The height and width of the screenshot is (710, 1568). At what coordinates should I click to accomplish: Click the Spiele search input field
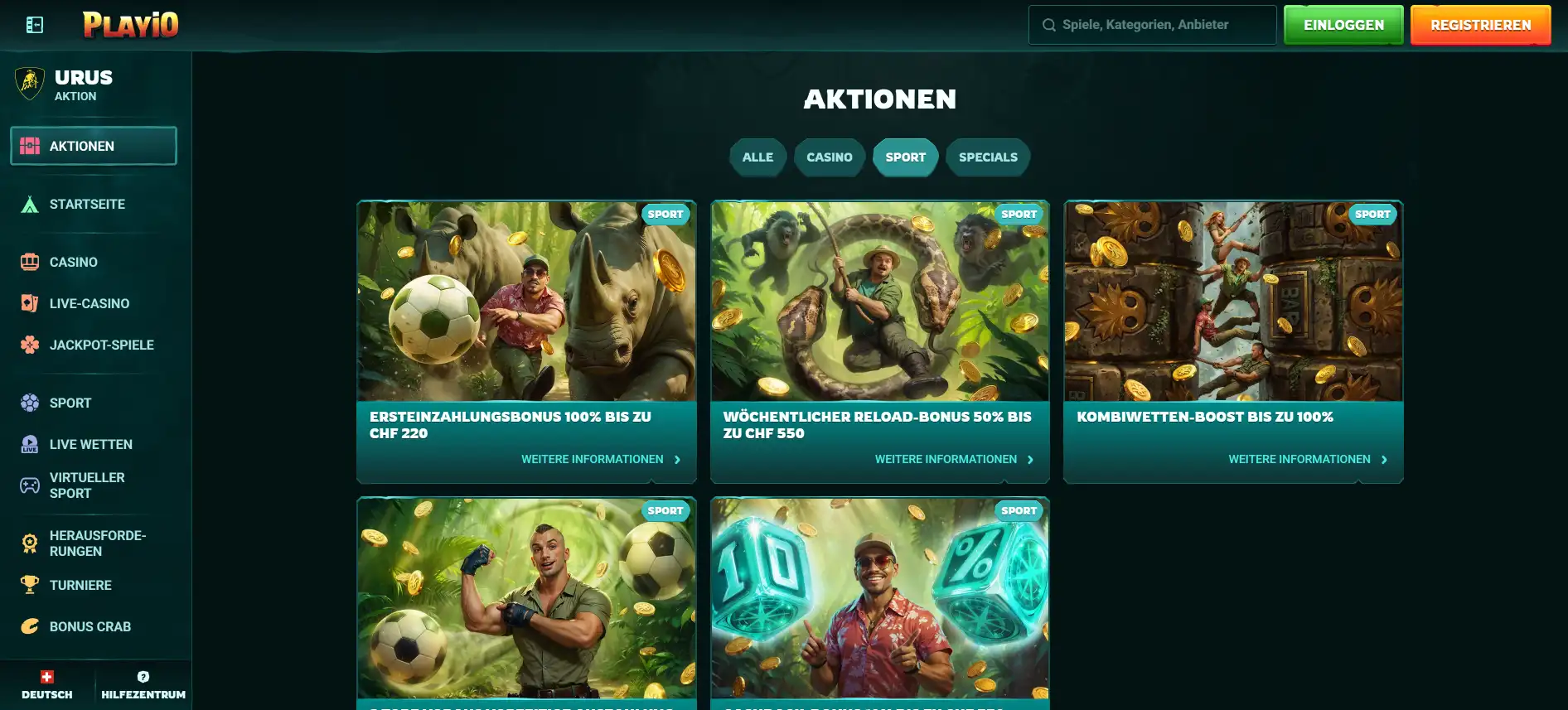(1152, 24)
